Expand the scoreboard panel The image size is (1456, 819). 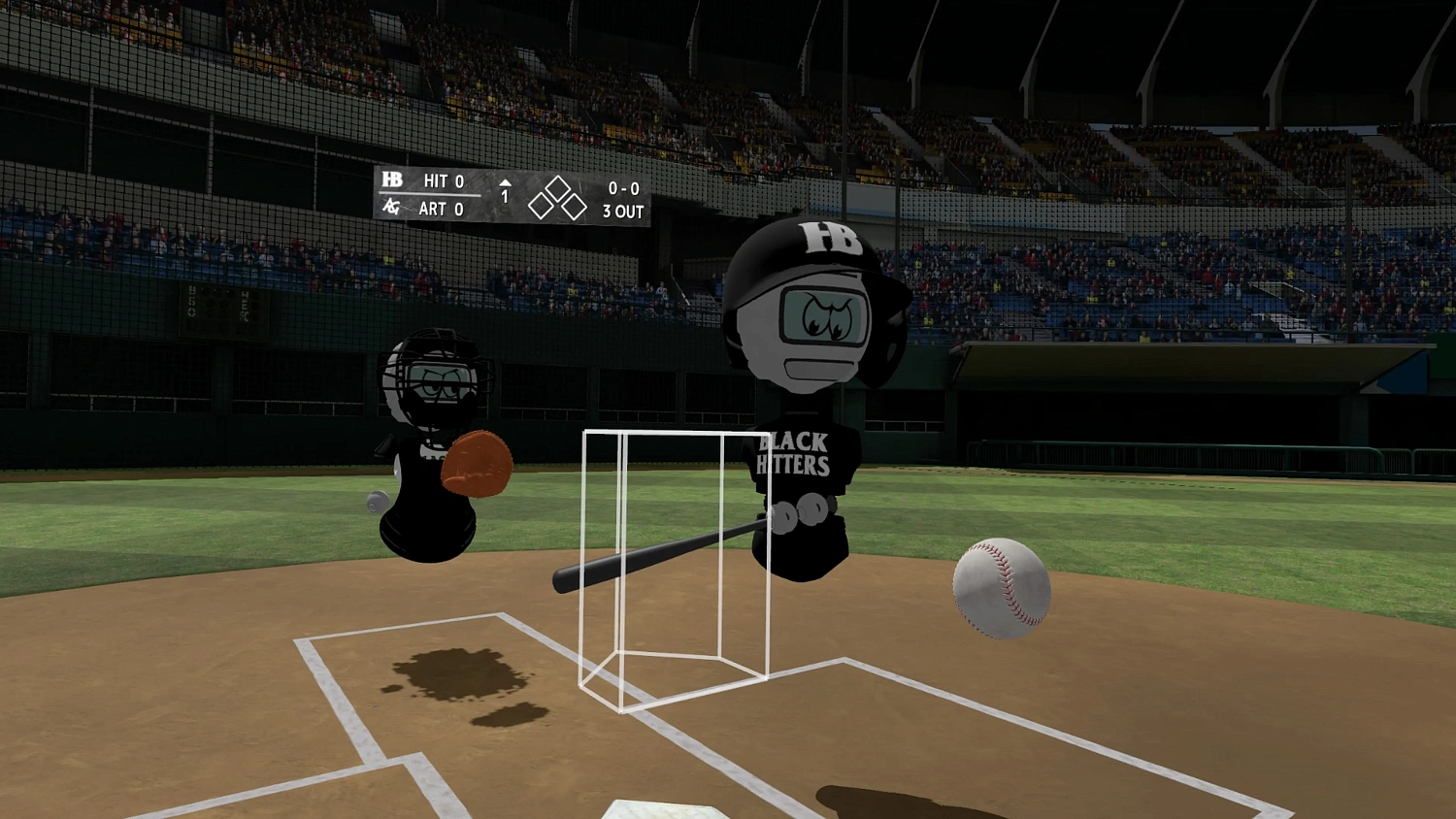click(513, 194)
